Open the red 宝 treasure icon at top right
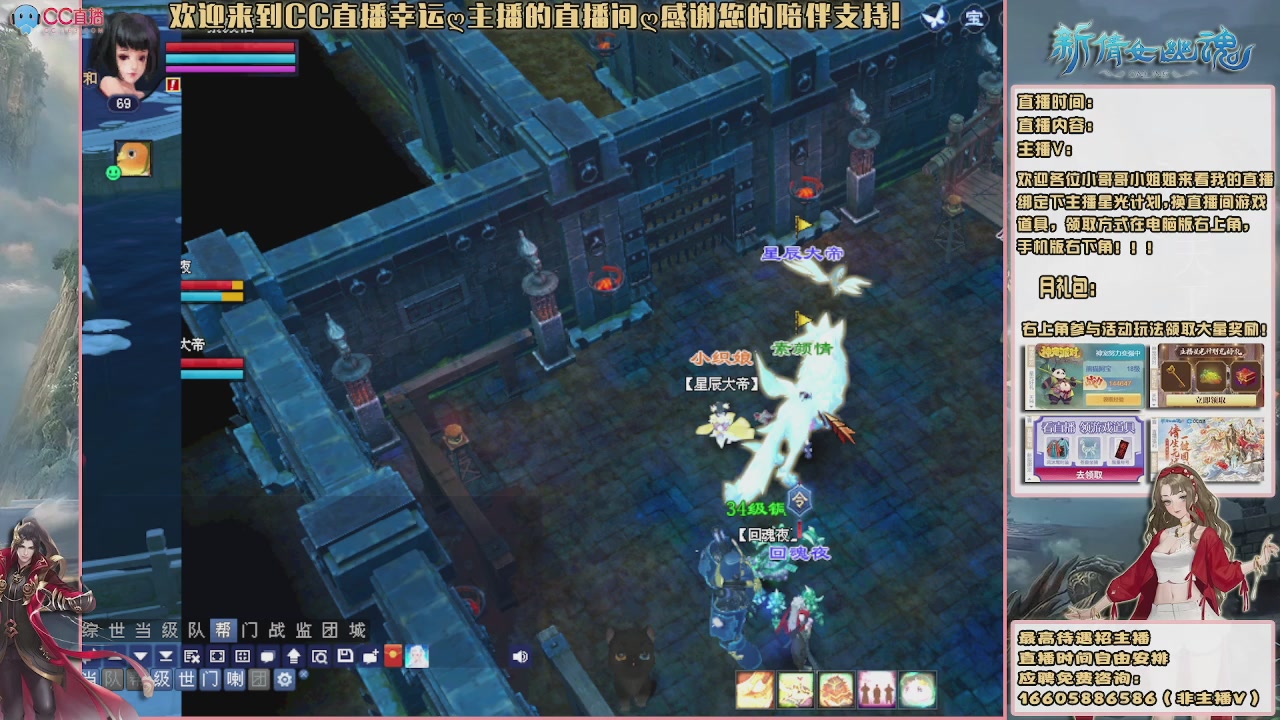This screenshot has height=720, width=1280. (x=974, y=17)
